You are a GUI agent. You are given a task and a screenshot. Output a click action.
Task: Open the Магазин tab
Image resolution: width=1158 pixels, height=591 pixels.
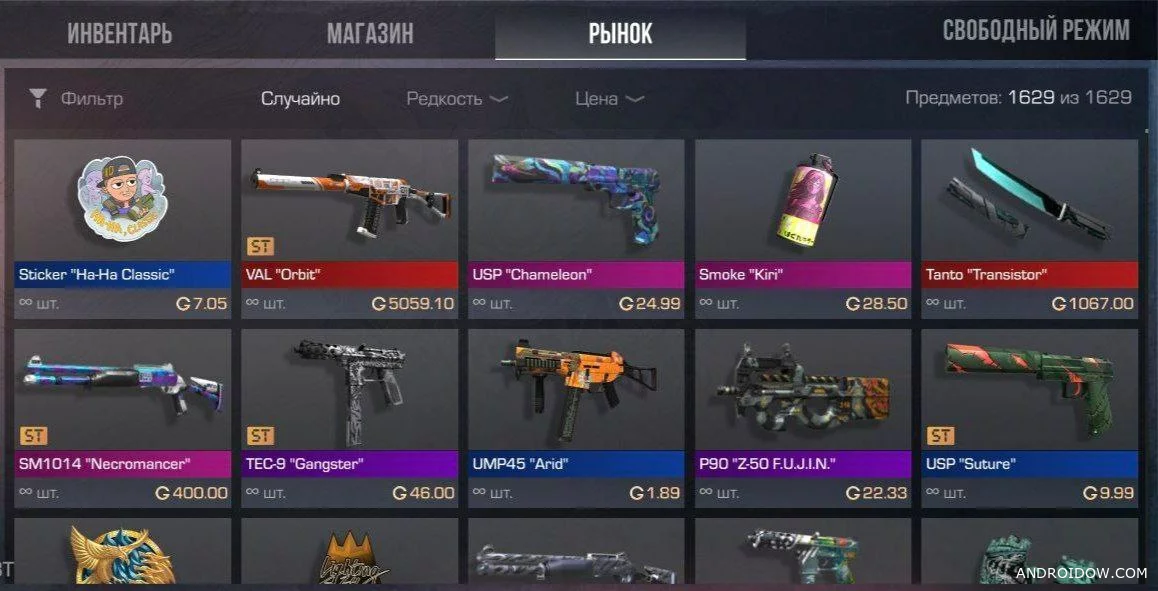tap(370, 33)
